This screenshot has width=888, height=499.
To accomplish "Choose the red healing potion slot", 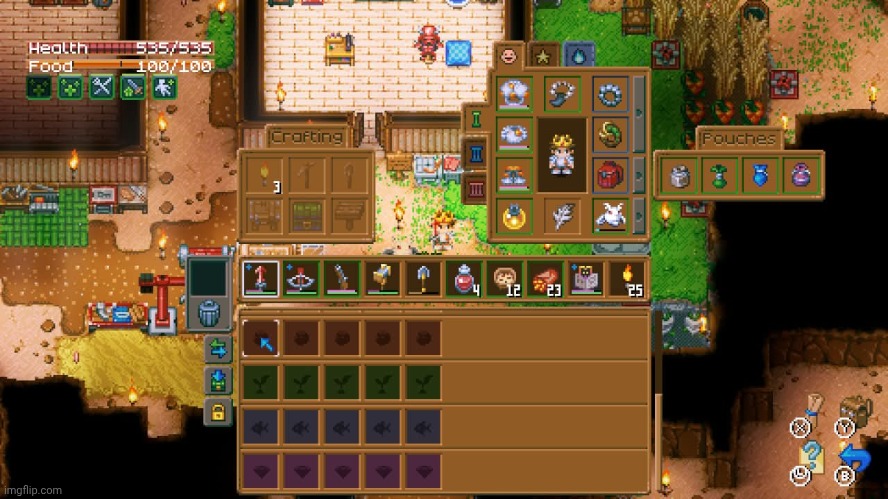I will 464,278.
